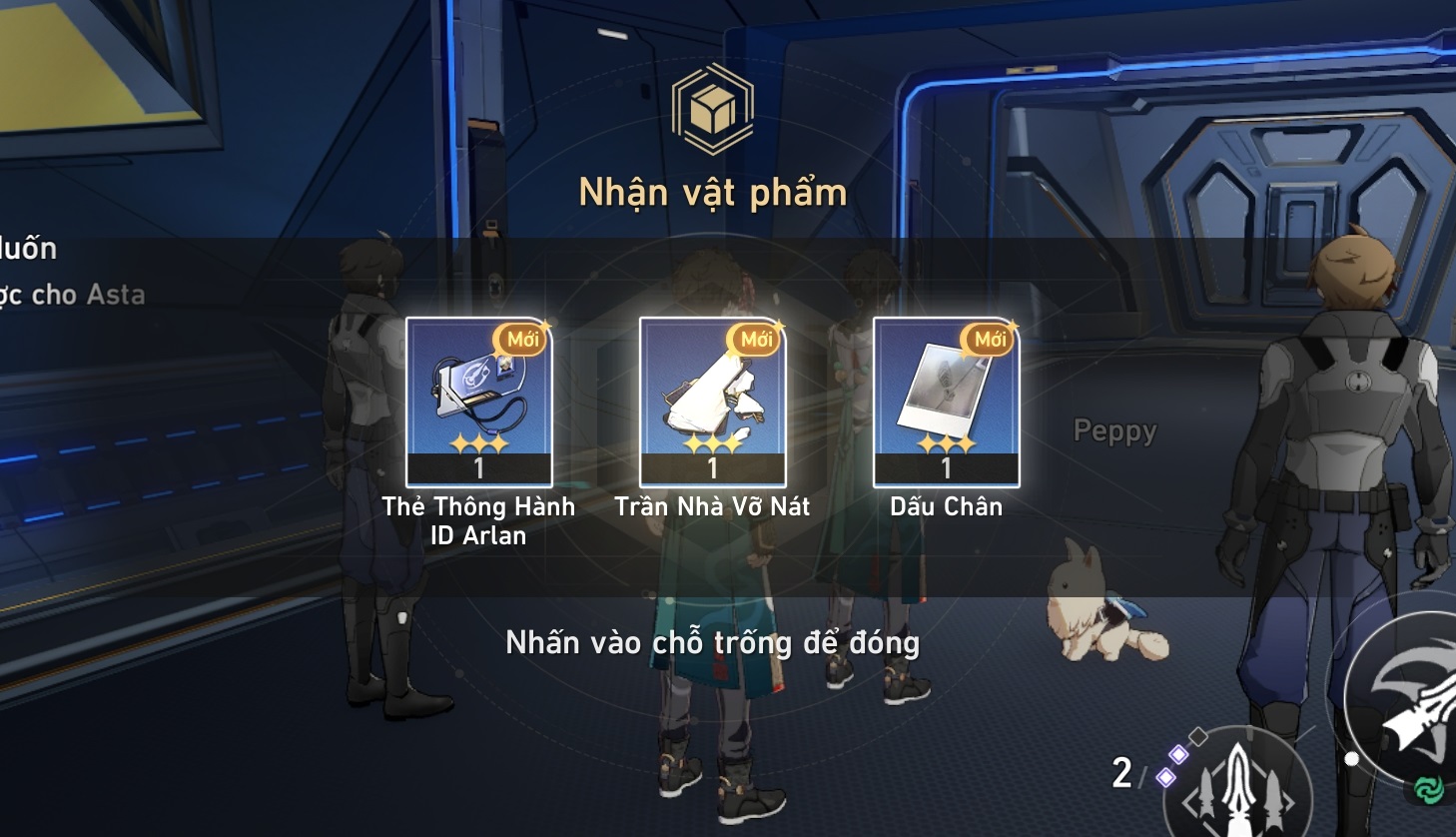Click the green element emblem on the character portrait

tap(1428, 787)
